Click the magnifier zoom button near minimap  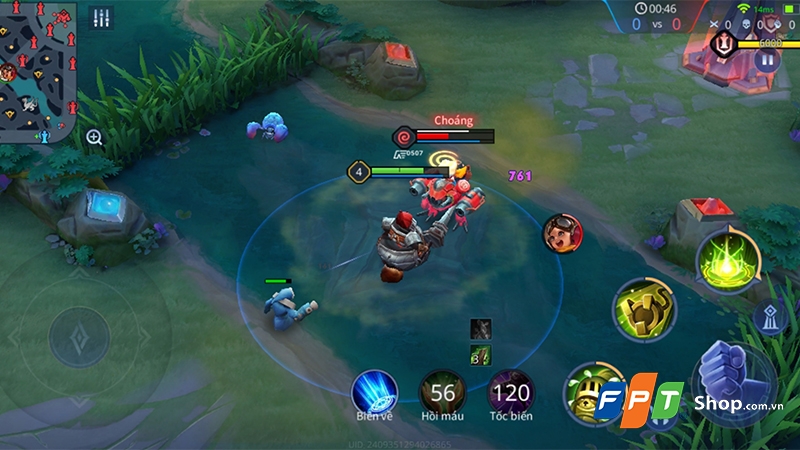[x=94, y=137]
